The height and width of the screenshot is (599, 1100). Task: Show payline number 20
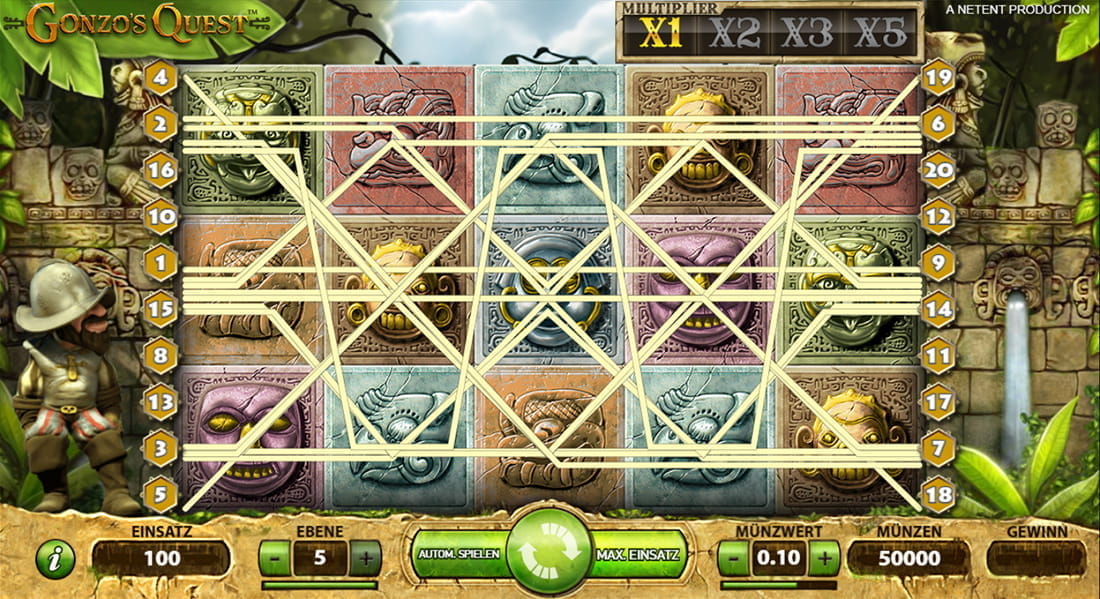(x=938, y=170)
